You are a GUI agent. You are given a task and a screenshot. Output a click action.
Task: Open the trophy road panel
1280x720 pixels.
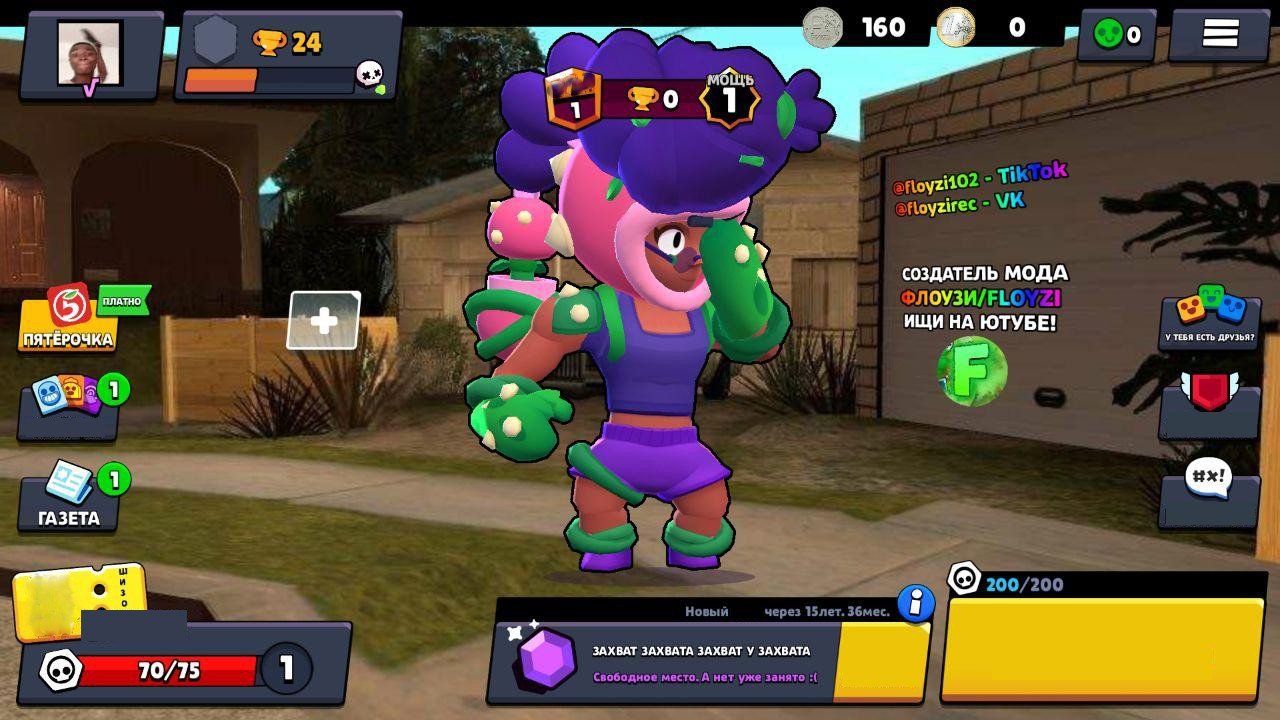288,56
